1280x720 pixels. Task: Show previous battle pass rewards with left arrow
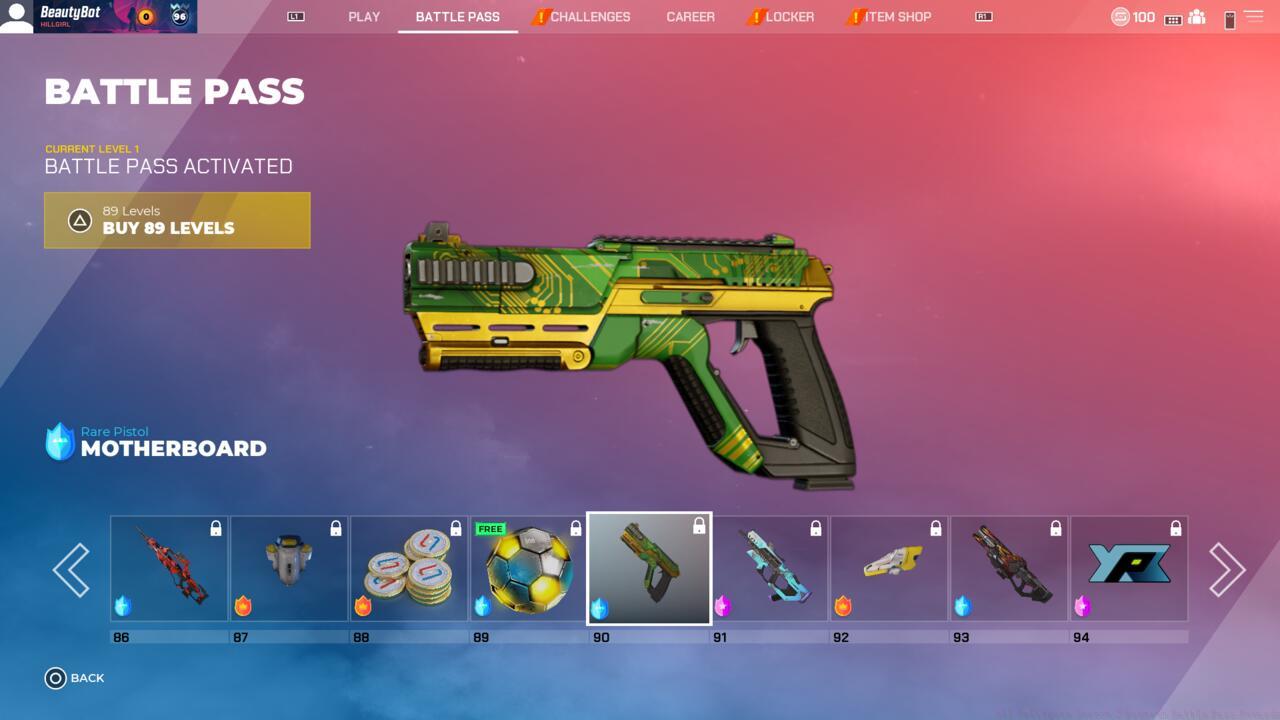click(x=71, y=570)
